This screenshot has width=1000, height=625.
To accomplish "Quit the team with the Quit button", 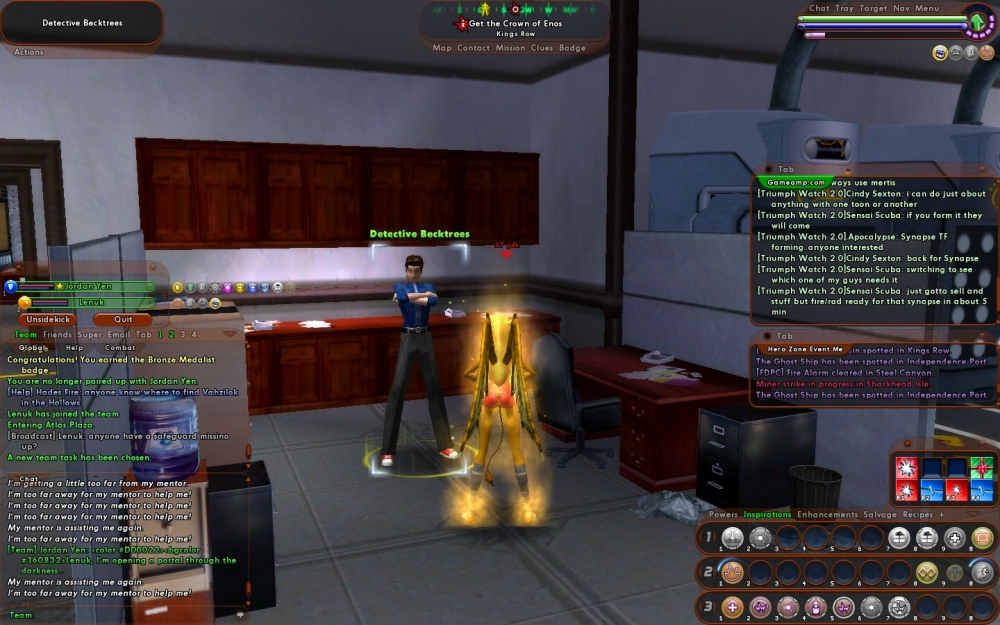I will [x=124, y=320].
